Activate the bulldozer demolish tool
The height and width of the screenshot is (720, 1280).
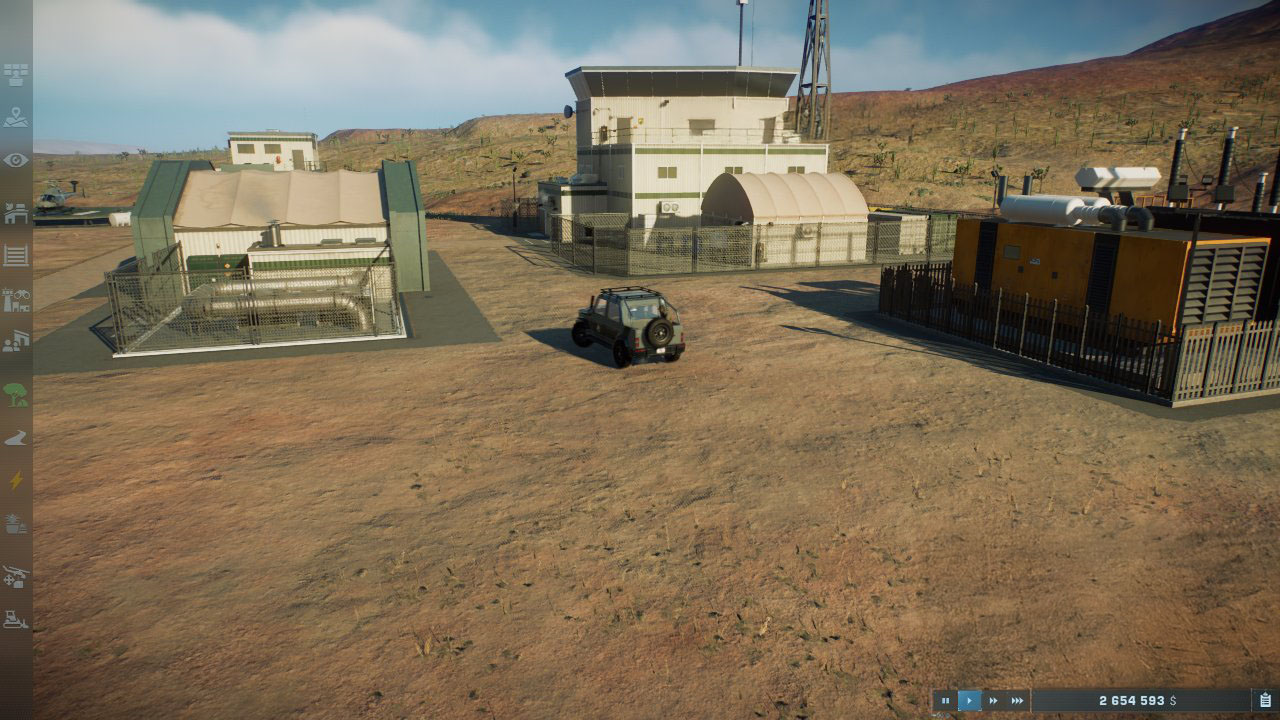[x=16, y=619]
